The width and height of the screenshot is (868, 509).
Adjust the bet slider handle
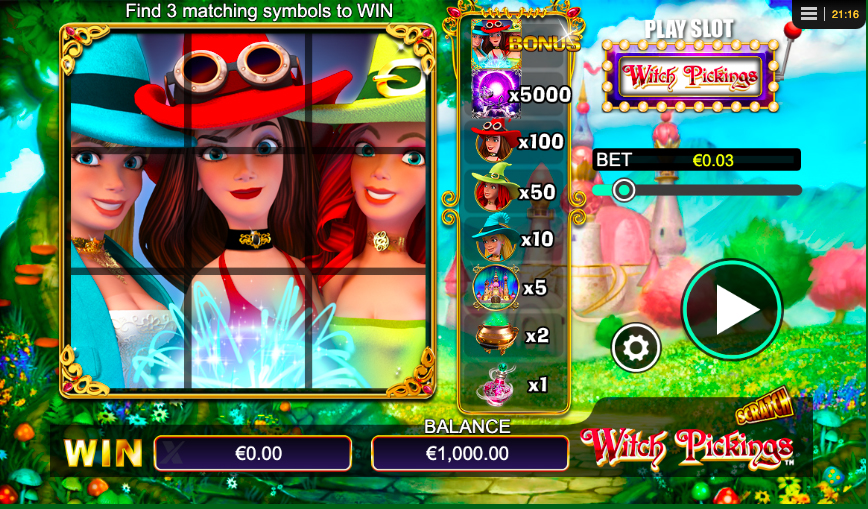point(624,190)
